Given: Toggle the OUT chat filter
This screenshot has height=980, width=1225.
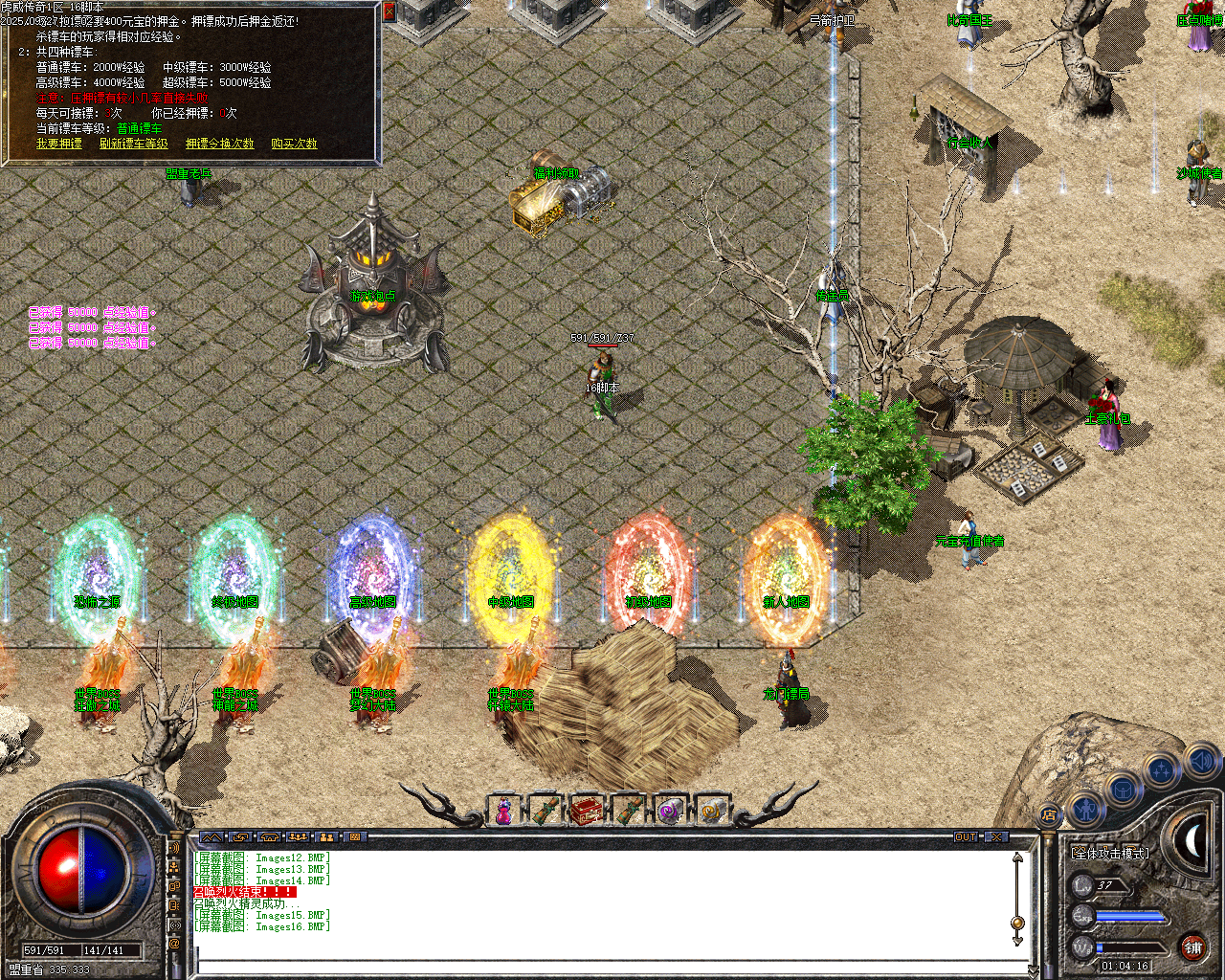Looking at the screenshot, I should pyautogui.click(x=967, y=835).
